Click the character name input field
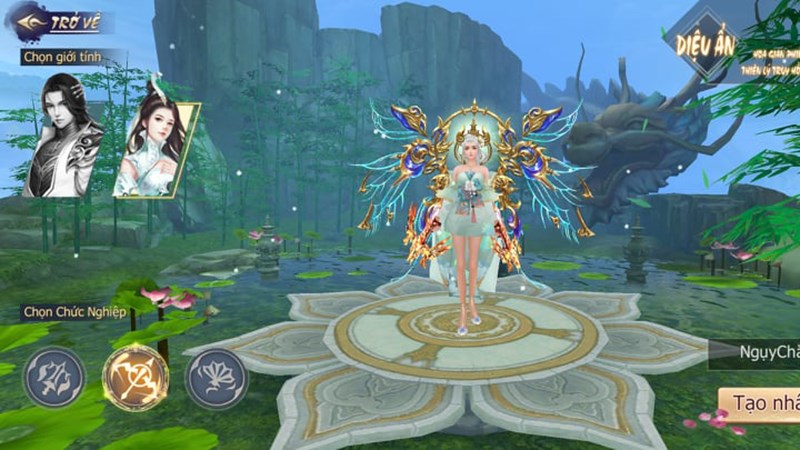Viewport: 800px width, 450px height. coord(760,352)
